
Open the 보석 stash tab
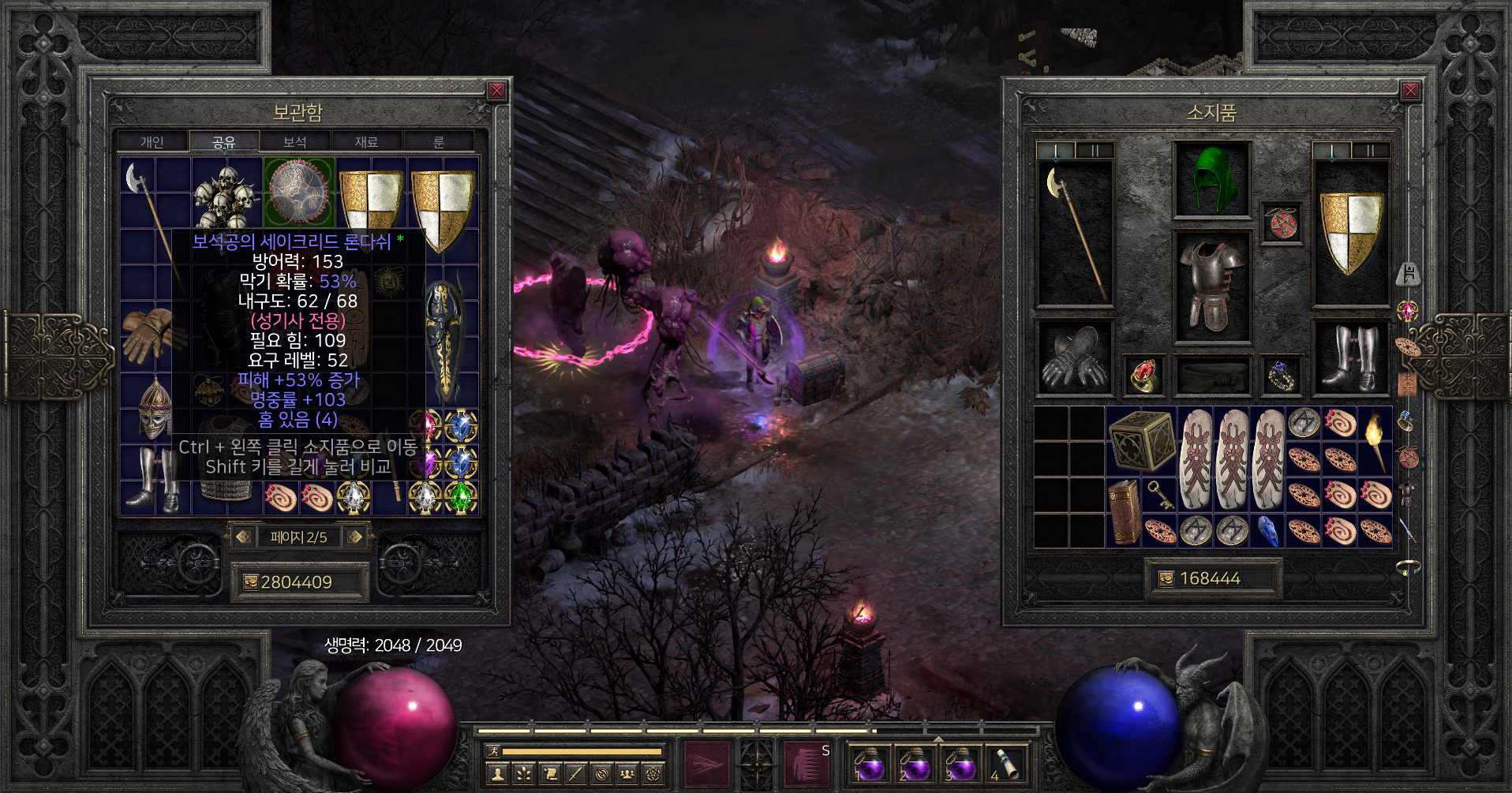(294, 142)
